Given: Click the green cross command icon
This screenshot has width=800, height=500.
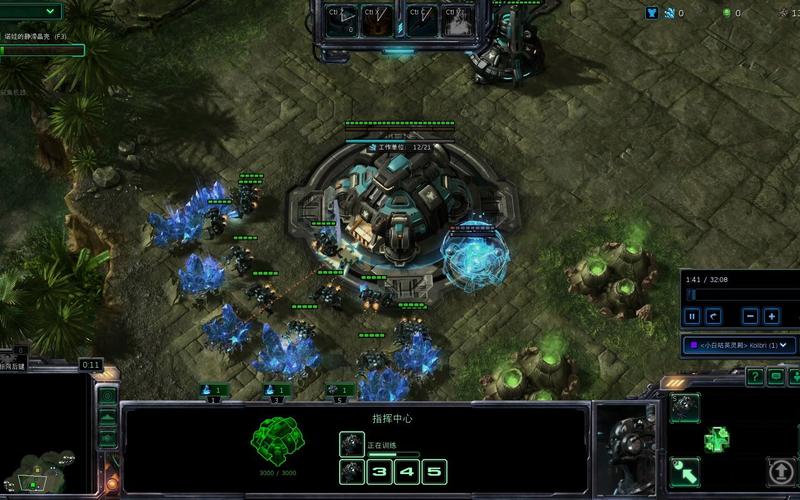Looking at the screenshot, I should [716, 438].
